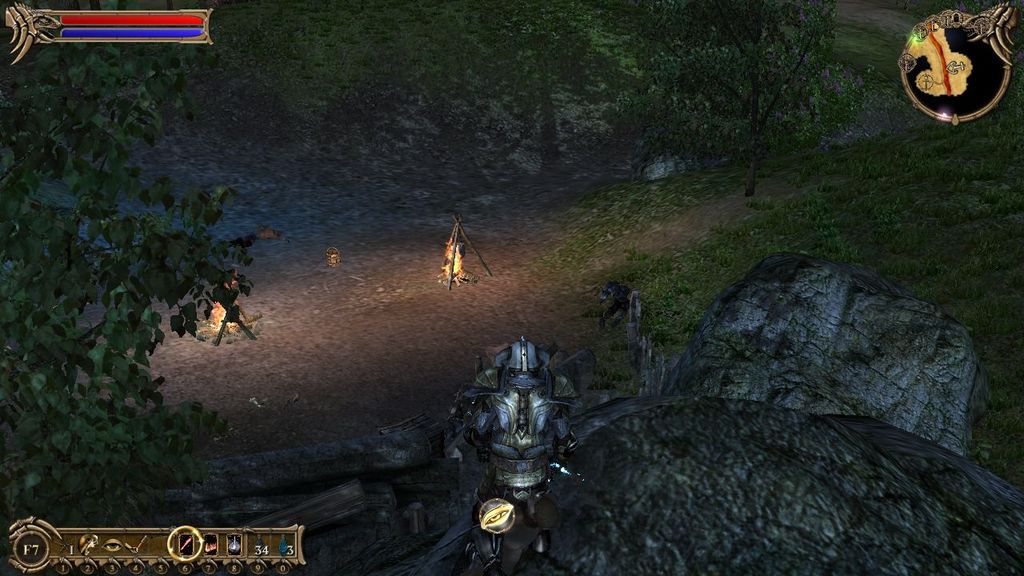The width and height of the screenshot is (1024, 576).
Task: Cast the white orb spell card
Action: 234,545
